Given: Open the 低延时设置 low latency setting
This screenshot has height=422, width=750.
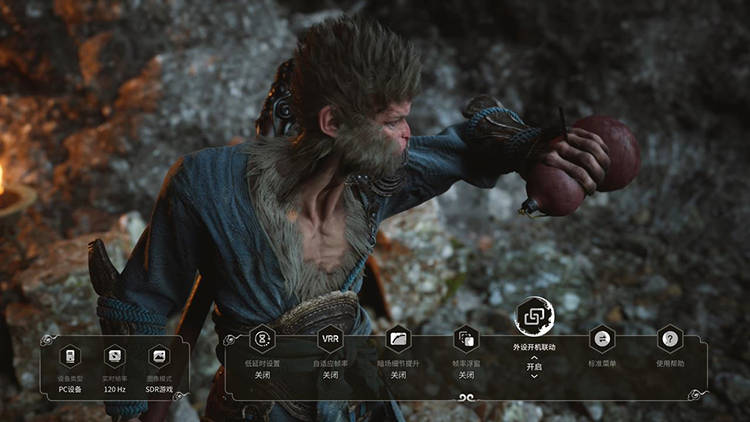Looking at the screenshot, I should [262, 339].
